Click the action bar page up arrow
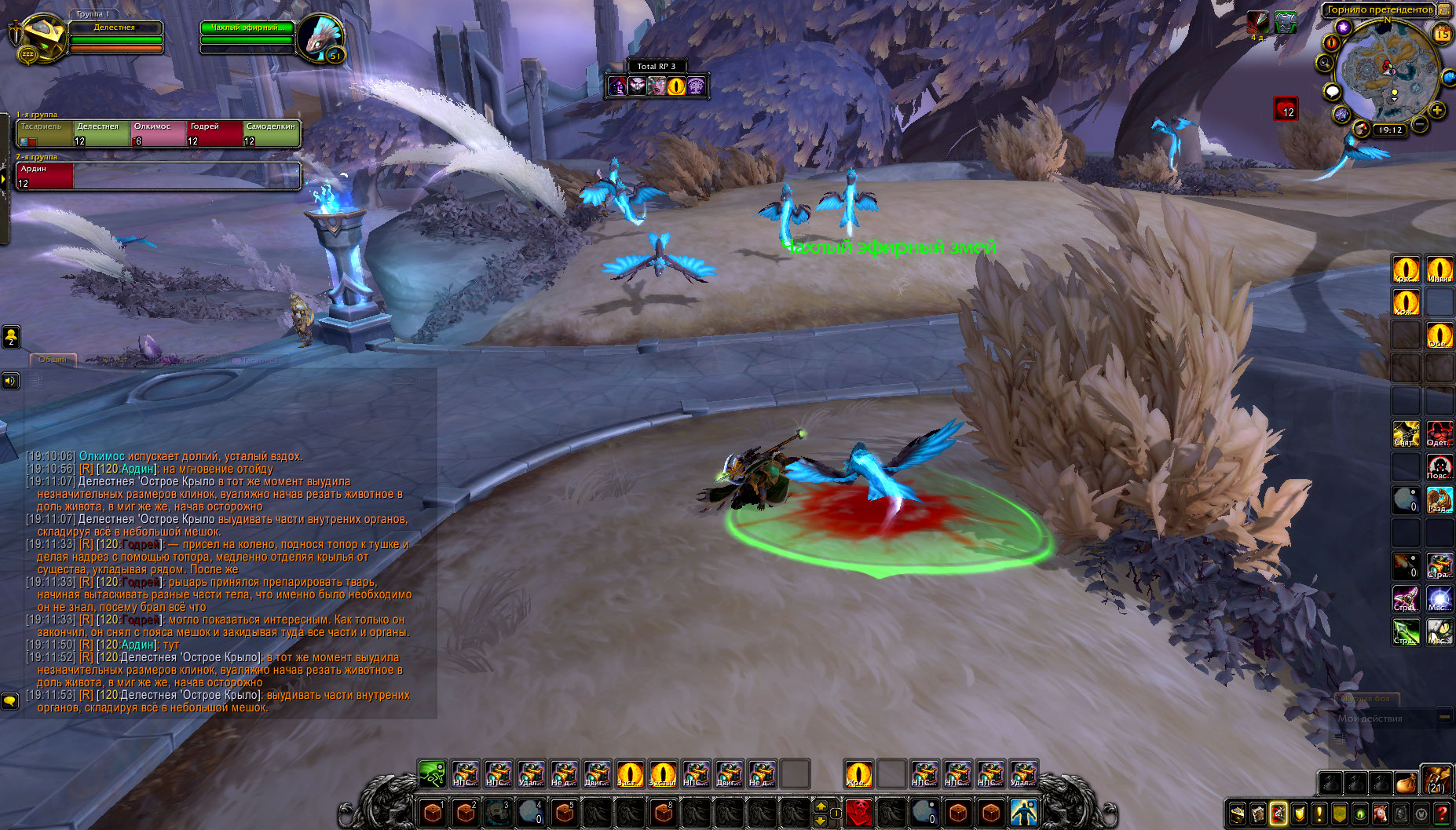Screen dimensions: 1456x830 (x=821, y=806)
